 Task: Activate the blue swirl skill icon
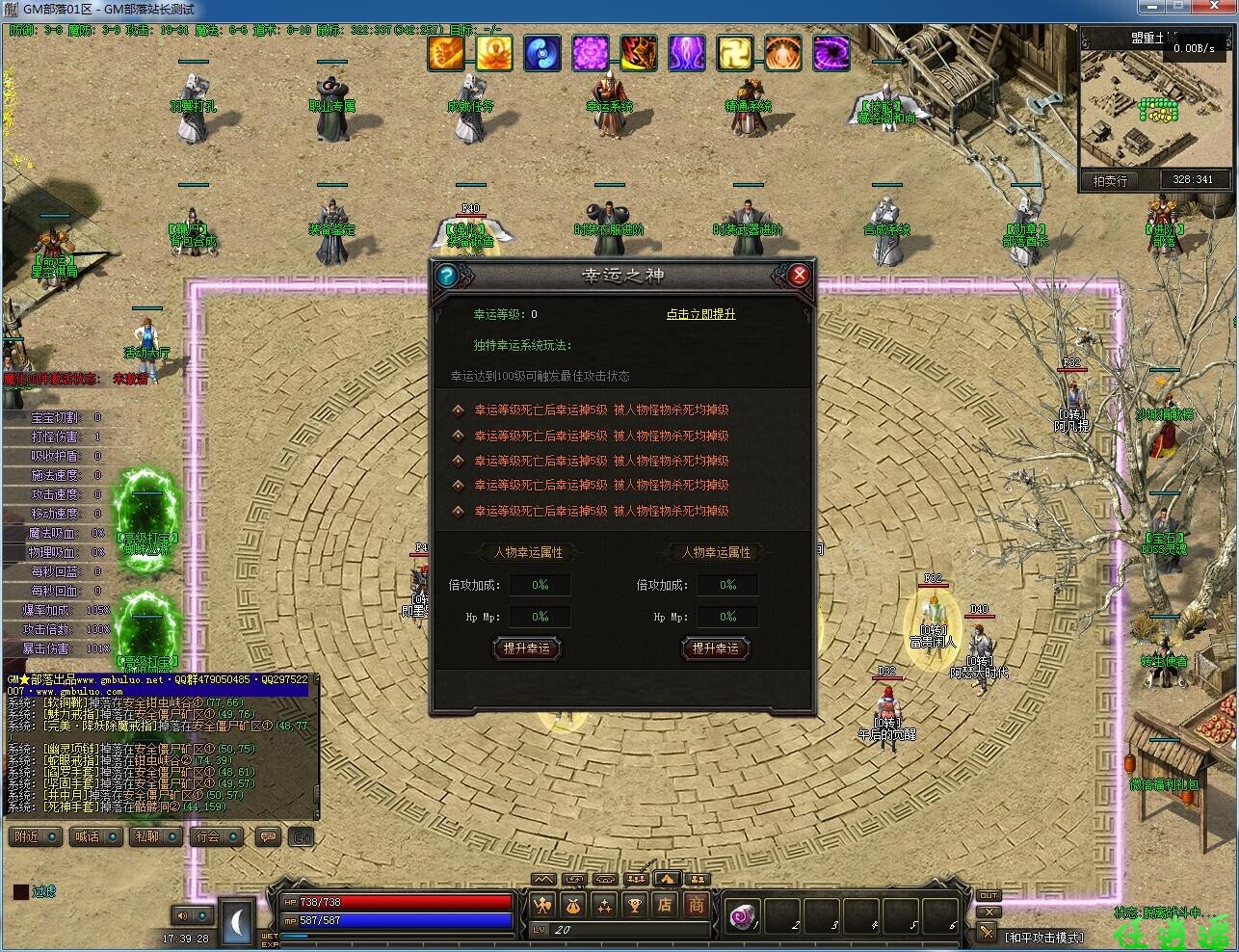[542, 53]
